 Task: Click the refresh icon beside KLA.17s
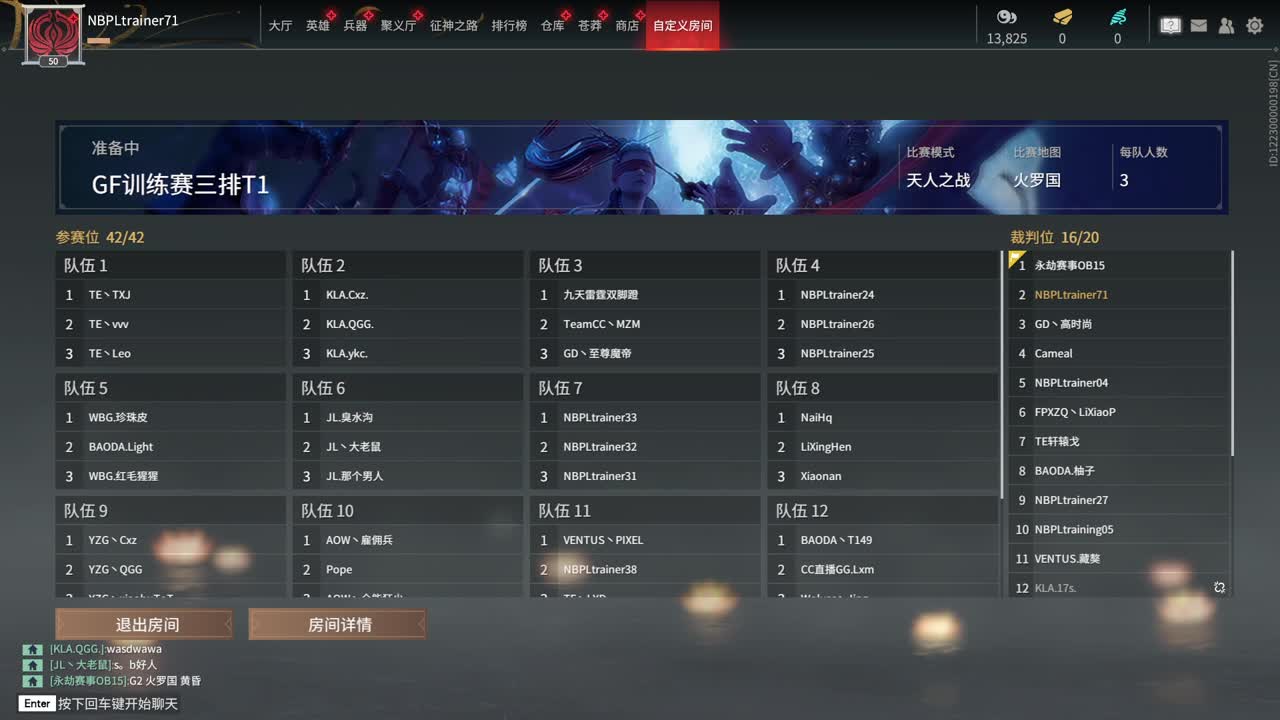click(1219, 589)
